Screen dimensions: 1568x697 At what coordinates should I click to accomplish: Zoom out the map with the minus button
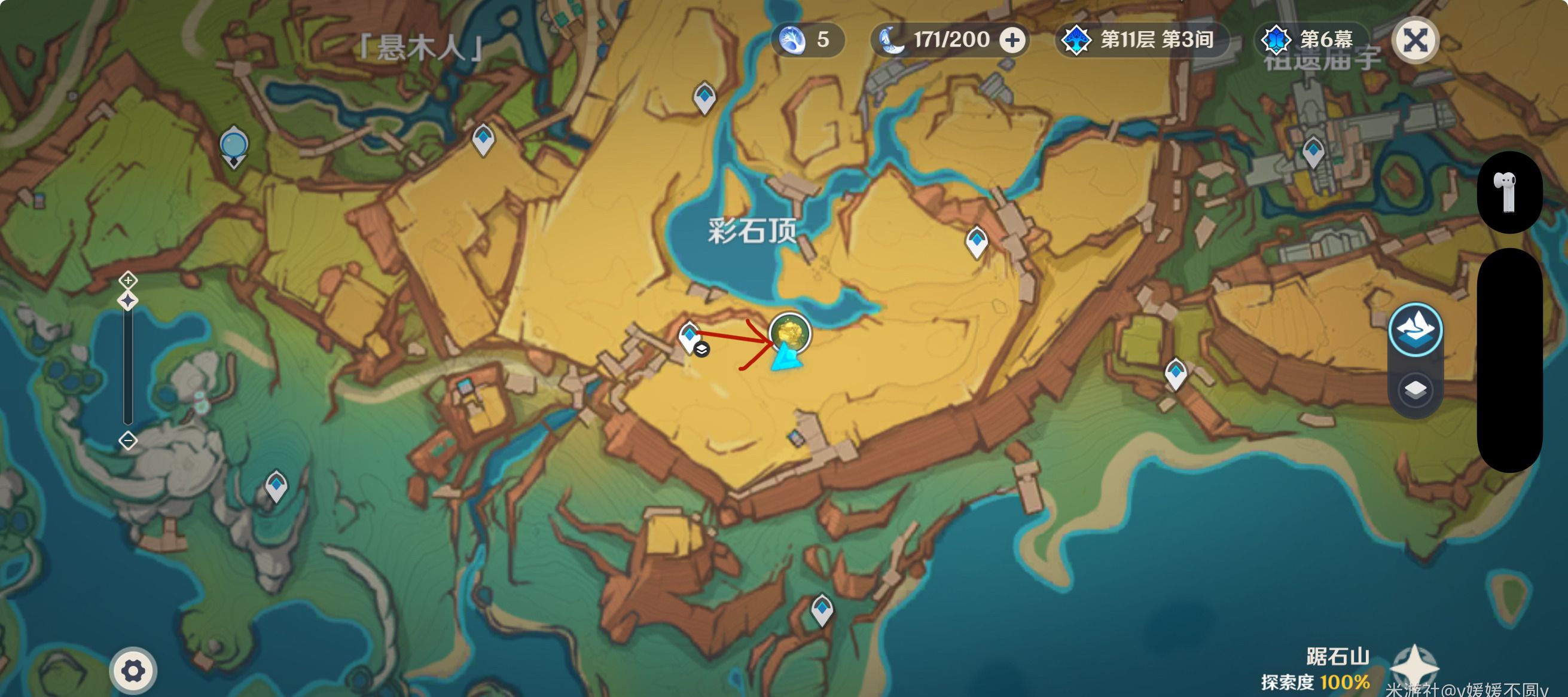click(x=128, y=441)
